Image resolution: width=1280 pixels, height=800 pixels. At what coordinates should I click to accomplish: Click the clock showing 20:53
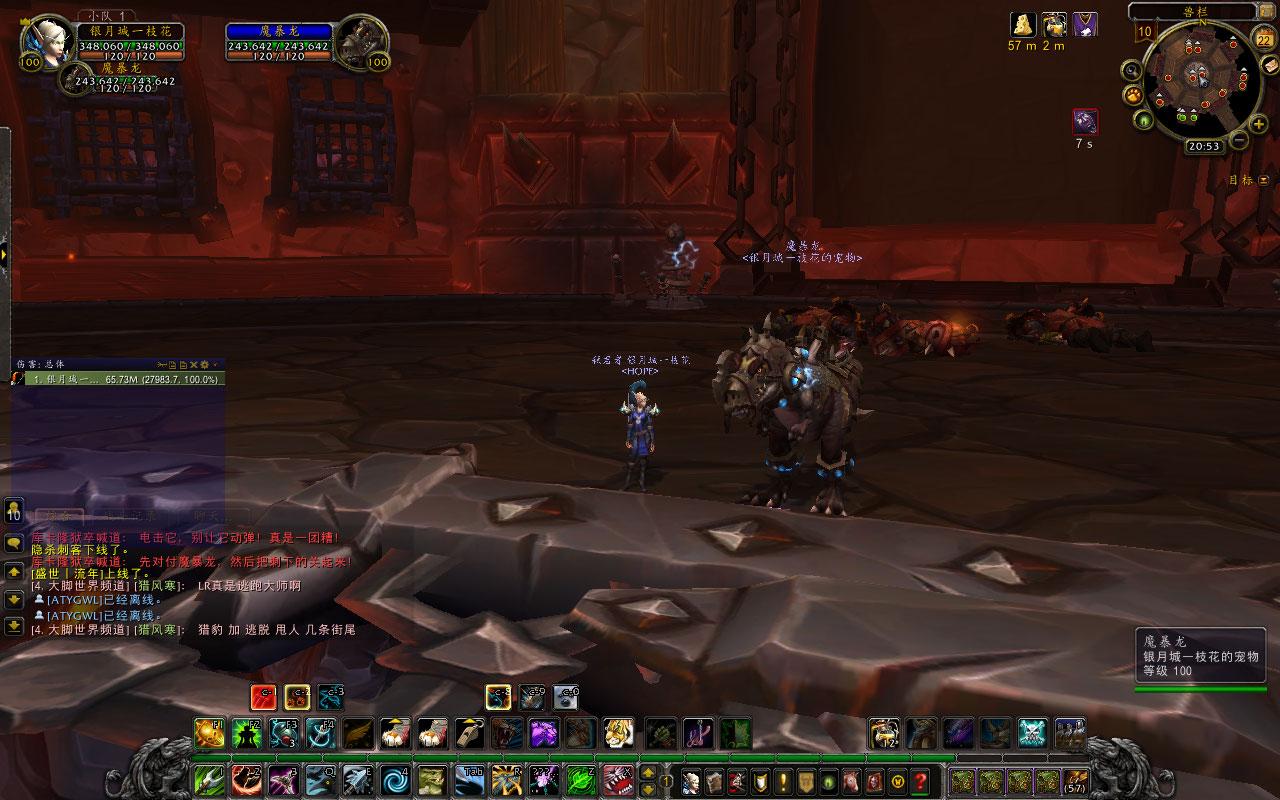1203,146
